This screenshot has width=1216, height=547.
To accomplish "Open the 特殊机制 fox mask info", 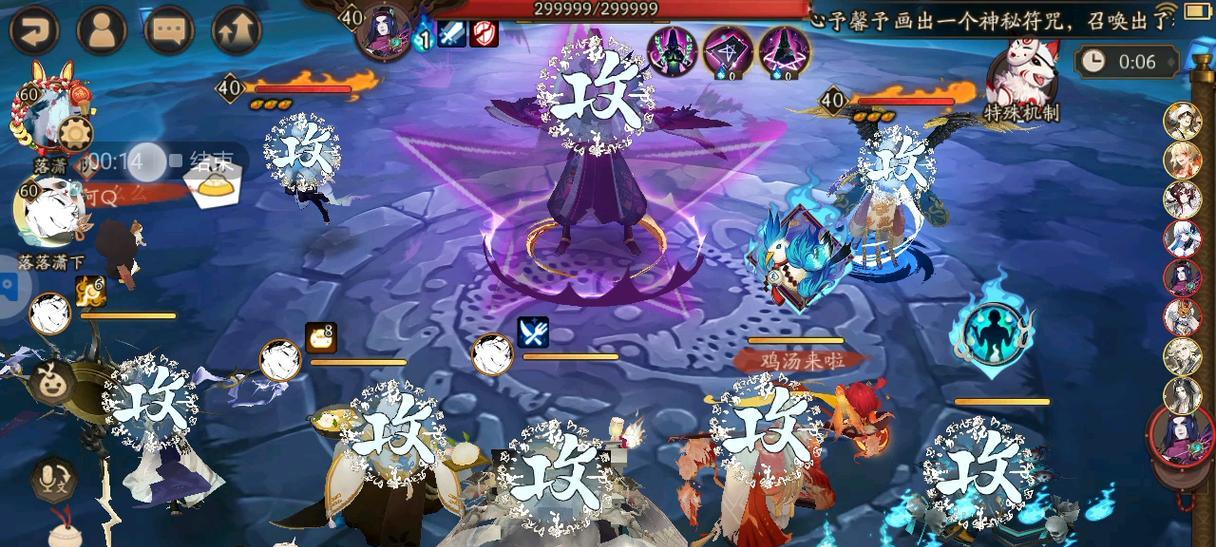I will click(x=1020, y=75).
